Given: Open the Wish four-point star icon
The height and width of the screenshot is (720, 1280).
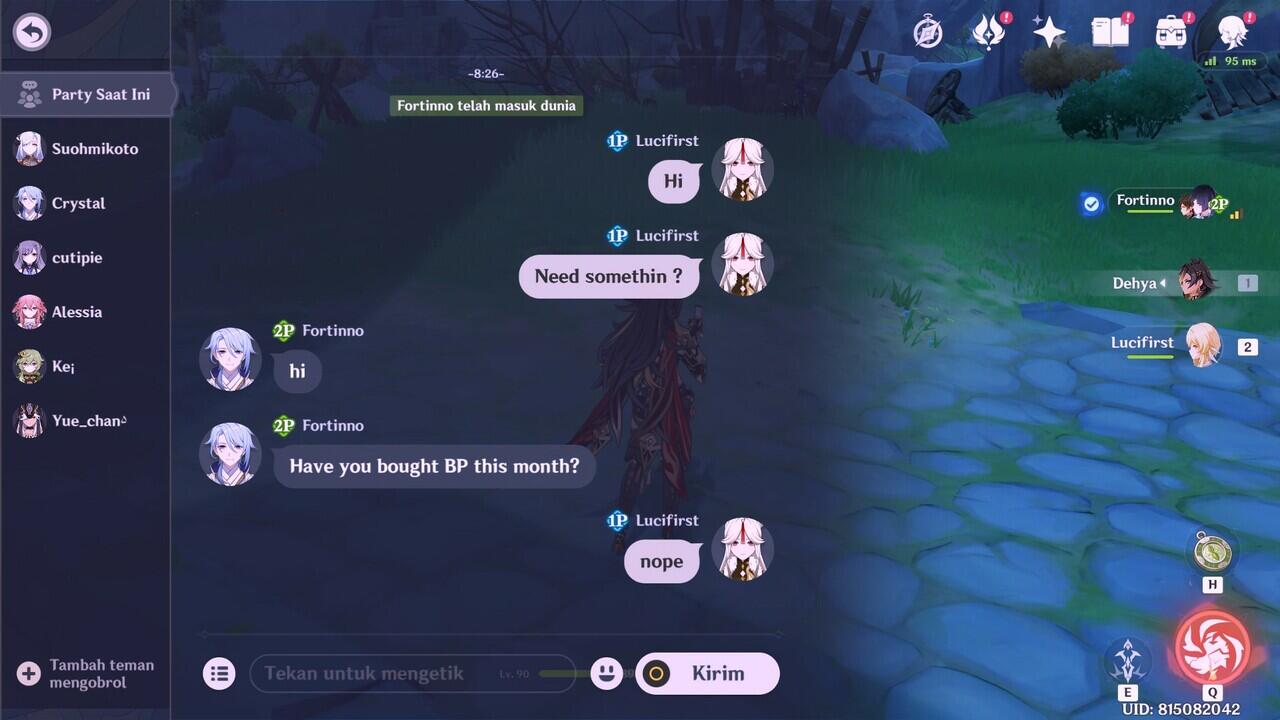Looking at the screenshot, I should (x=1049, y=33).
